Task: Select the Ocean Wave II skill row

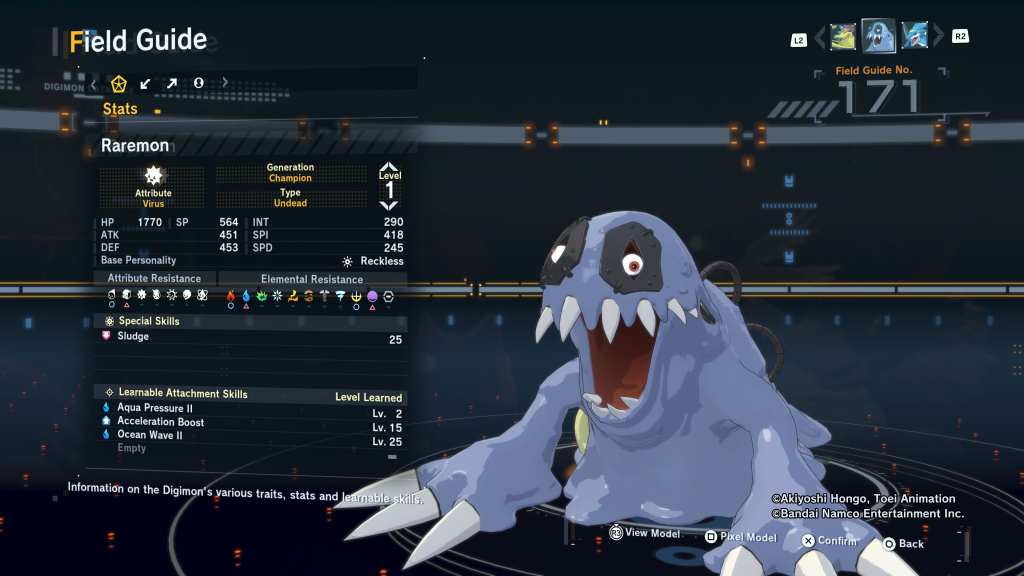Action: coord(250,435)
